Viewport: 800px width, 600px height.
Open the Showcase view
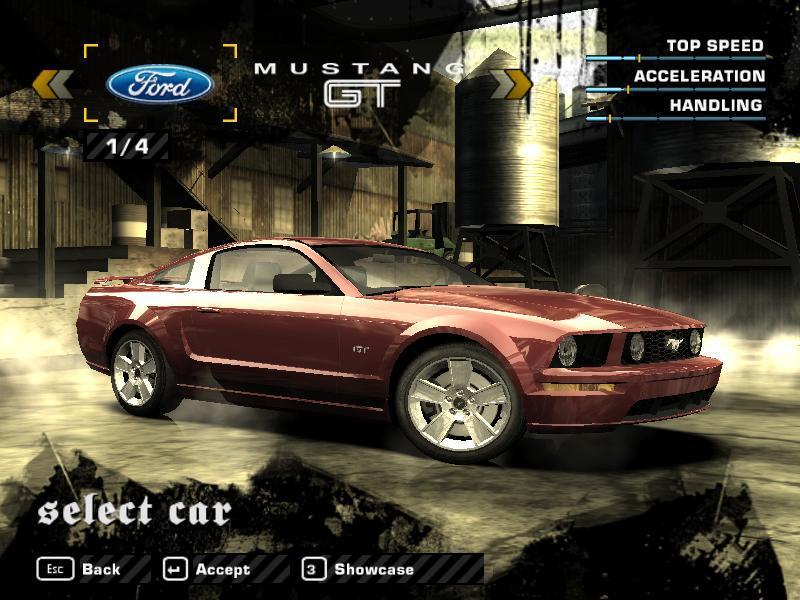pos(359,569)
